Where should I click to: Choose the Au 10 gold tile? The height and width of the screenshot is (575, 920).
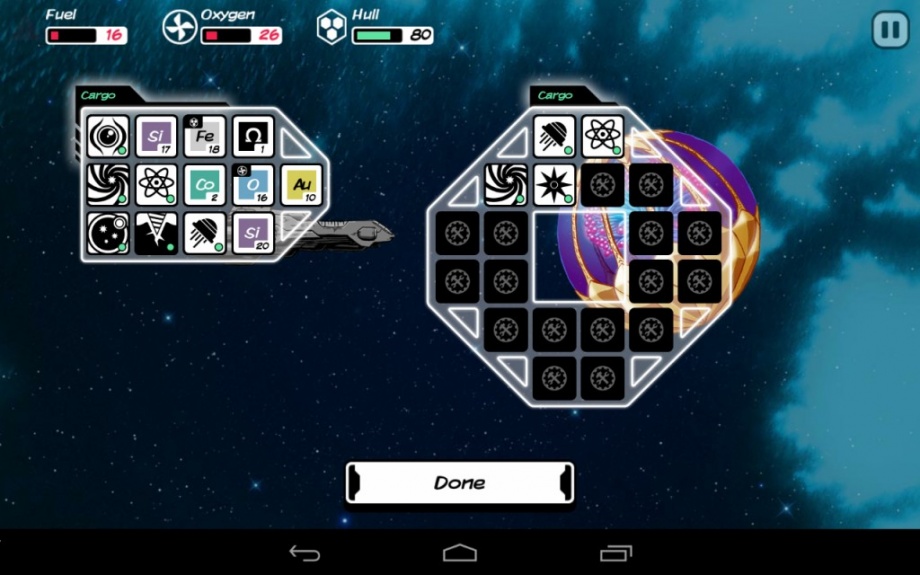(302, 185)
